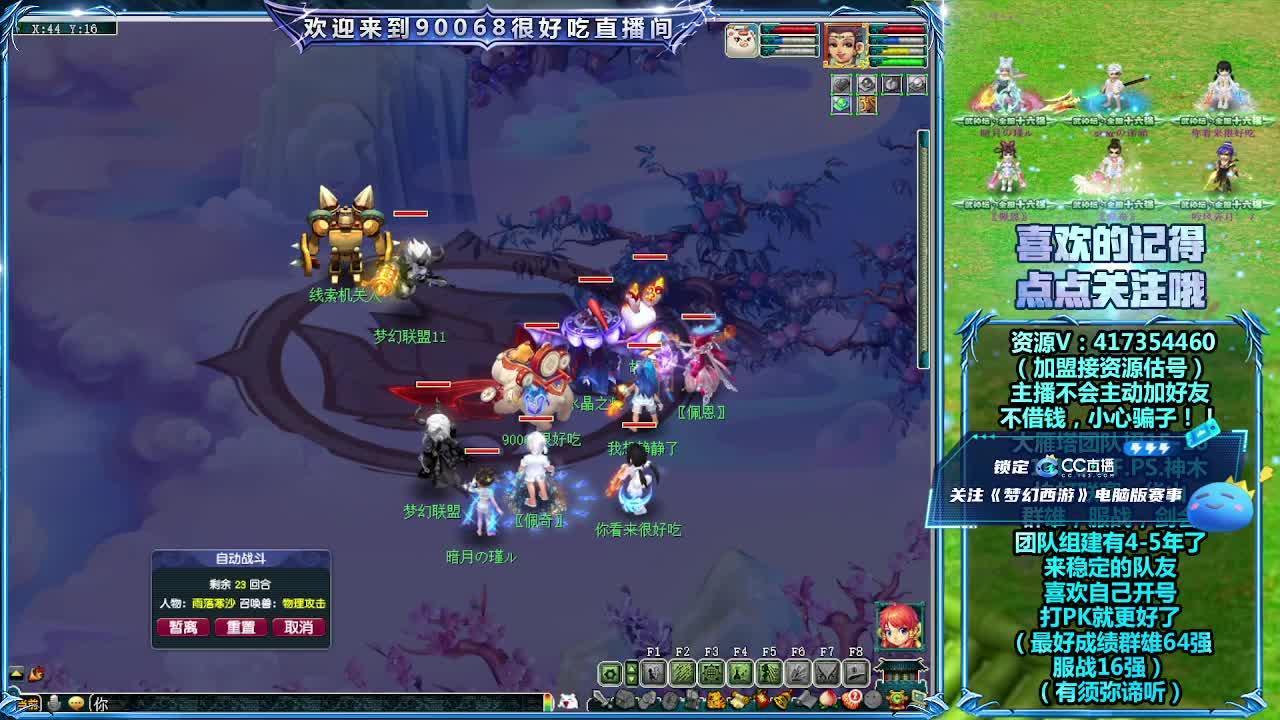Click the red number-2 badge item in the item row
Viewport: 1280px width, 720px height.
(854, 699)
